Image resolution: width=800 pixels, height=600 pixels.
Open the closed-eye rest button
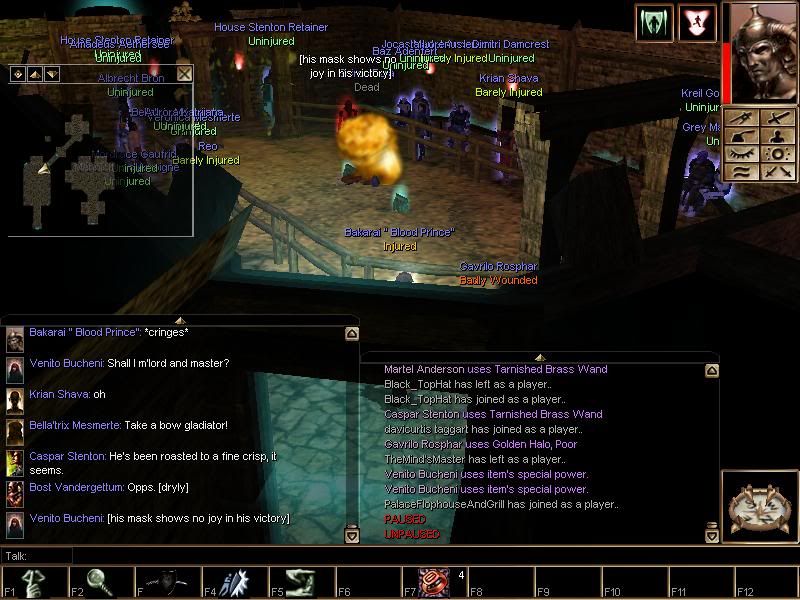pyautogui.click(x=741, y=154)
